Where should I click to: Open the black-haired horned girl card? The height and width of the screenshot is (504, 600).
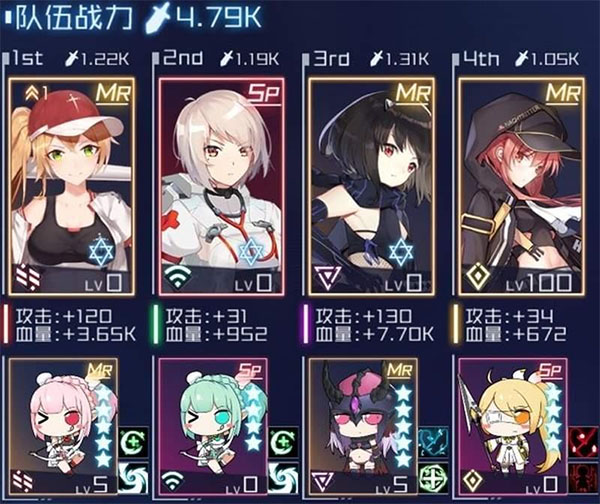coord(371,185)
